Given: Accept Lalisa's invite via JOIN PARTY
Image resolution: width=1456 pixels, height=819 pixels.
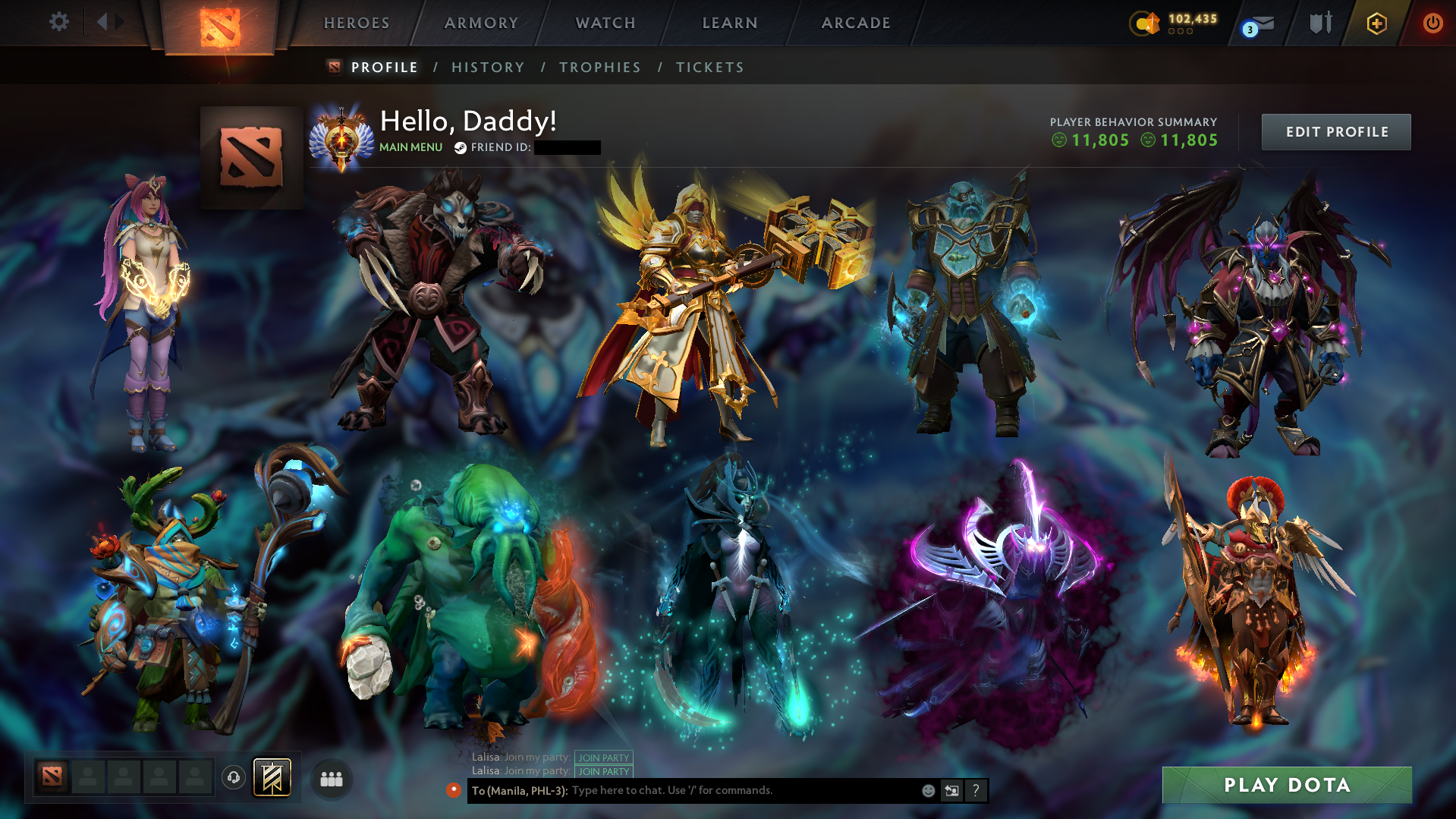Looking at the screenshot, I should pyautogui.click(x=603, y=758).
